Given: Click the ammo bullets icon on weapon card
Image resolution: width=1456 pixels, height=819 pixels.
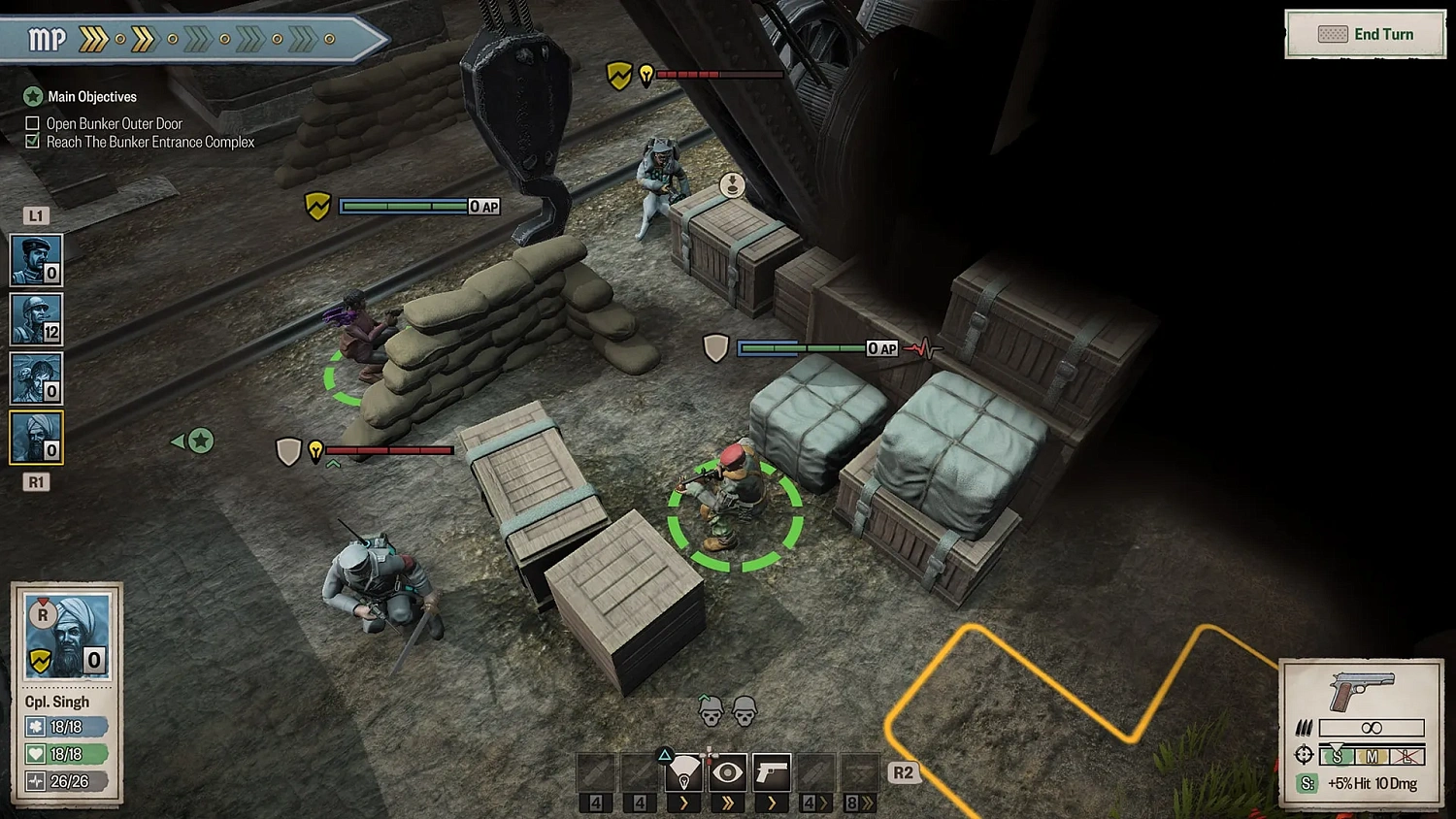Looking at the screenshot, I should click(x=1306, y=728).
